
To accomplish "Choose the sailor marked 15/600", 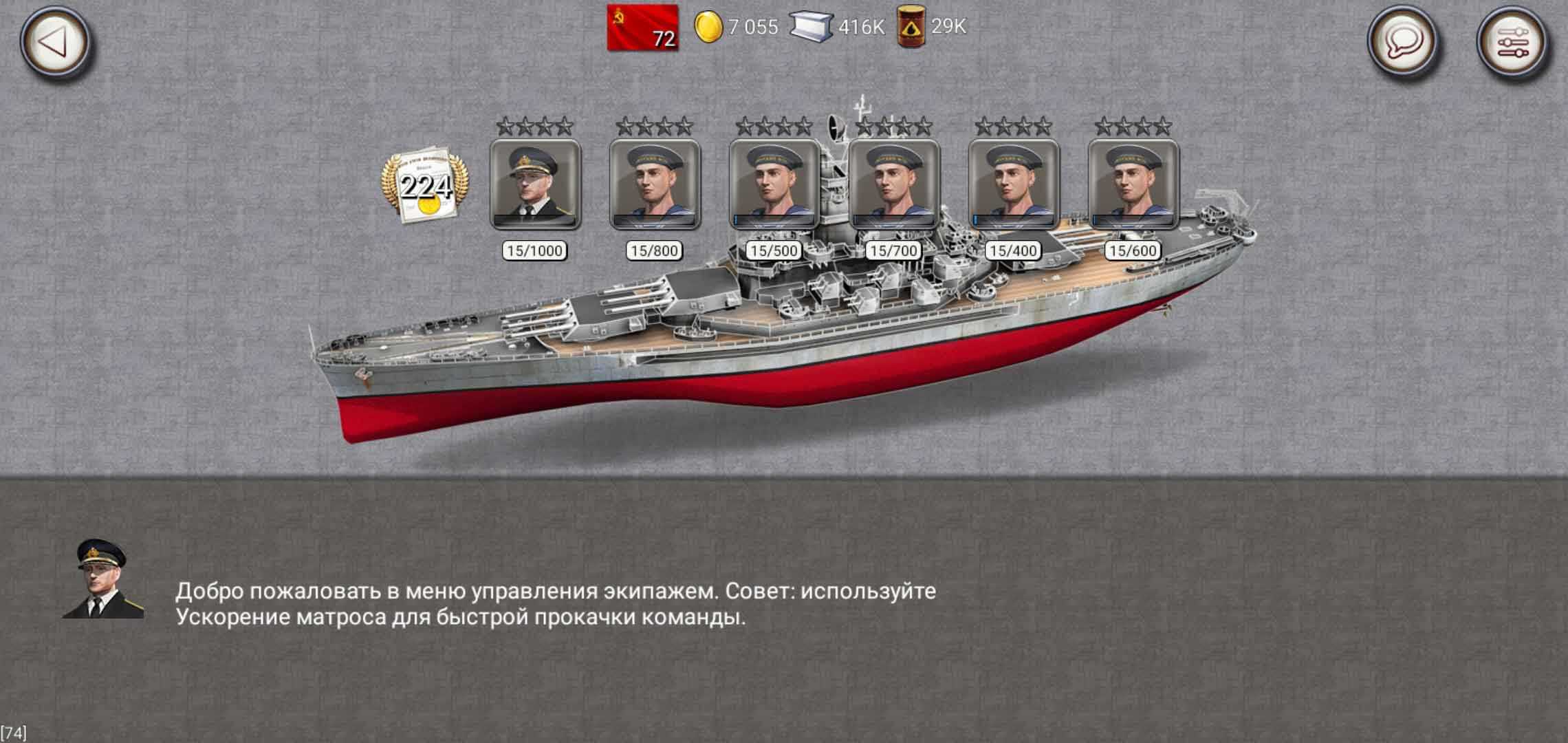I will click(1133, 184).
